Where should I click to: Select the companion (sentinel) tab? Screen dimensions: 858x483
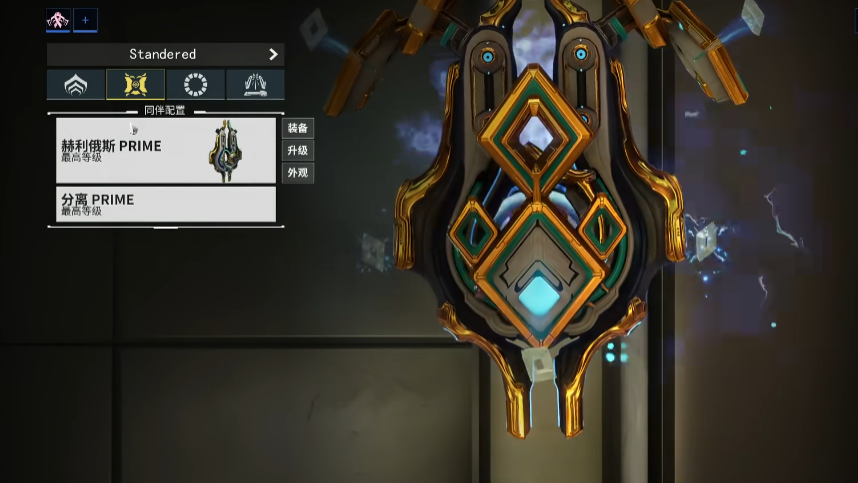point(135,85)
